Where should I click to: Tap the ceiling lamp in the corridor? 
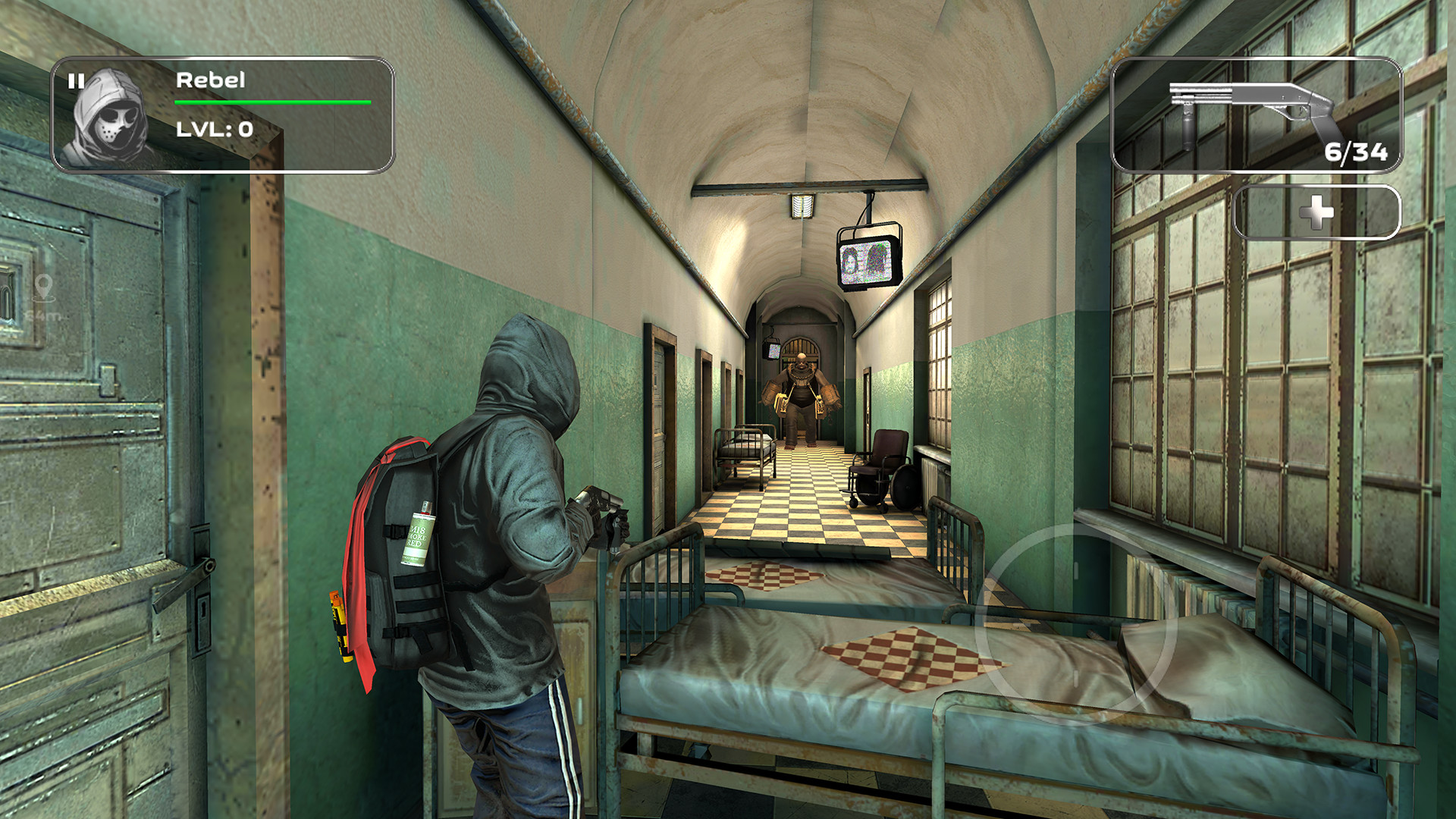(x=804, y=205)
